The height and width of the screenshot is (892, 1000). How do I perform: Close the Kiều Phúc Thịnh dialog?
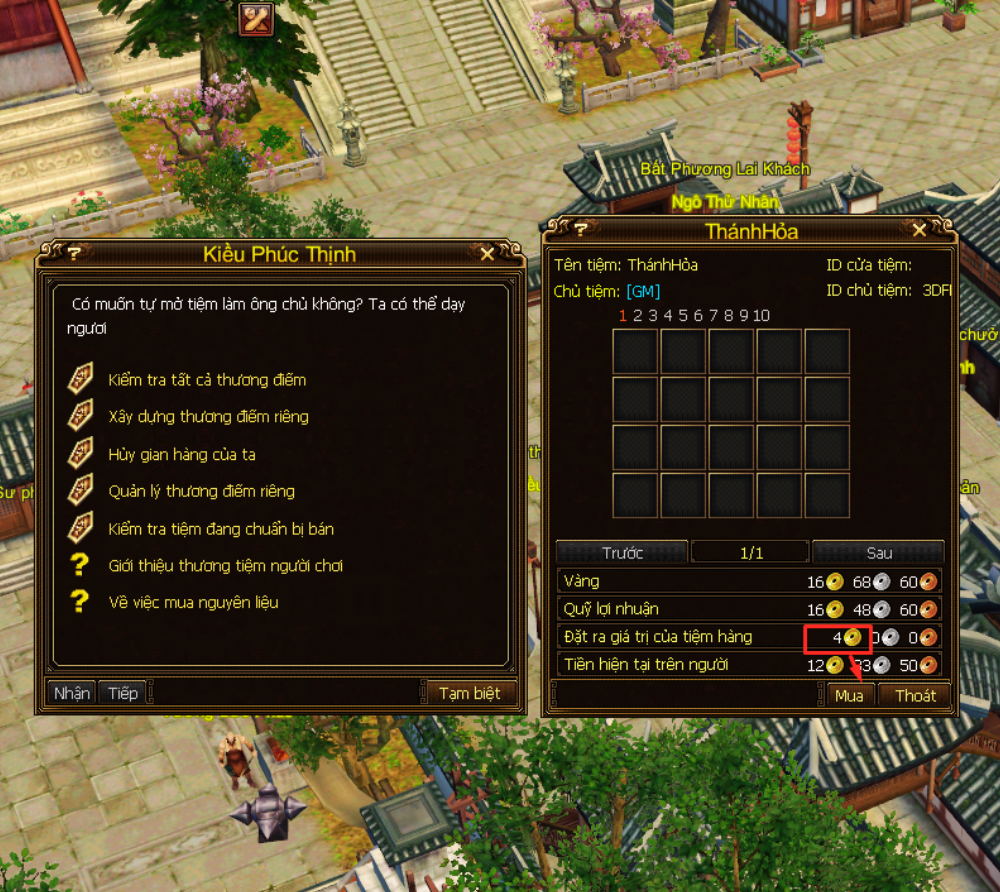pos(487,254)
